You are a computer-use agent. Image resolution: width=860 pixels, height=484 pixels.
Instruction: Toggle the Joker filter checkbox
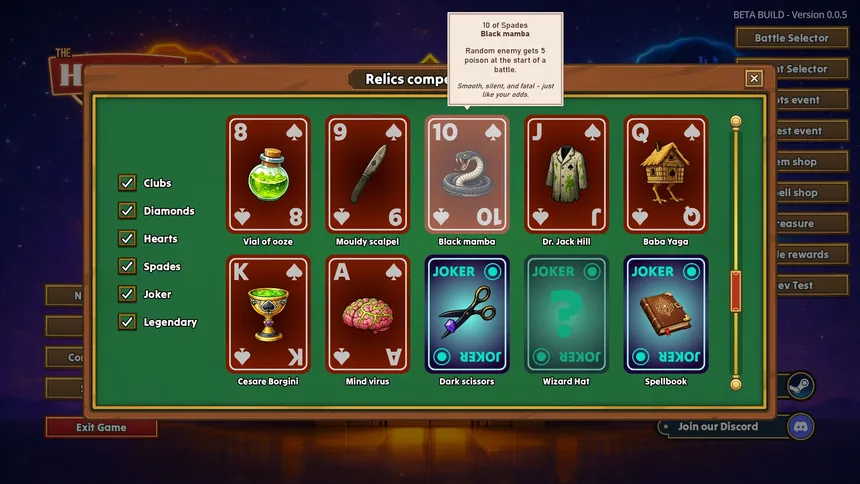coord(127,294)
